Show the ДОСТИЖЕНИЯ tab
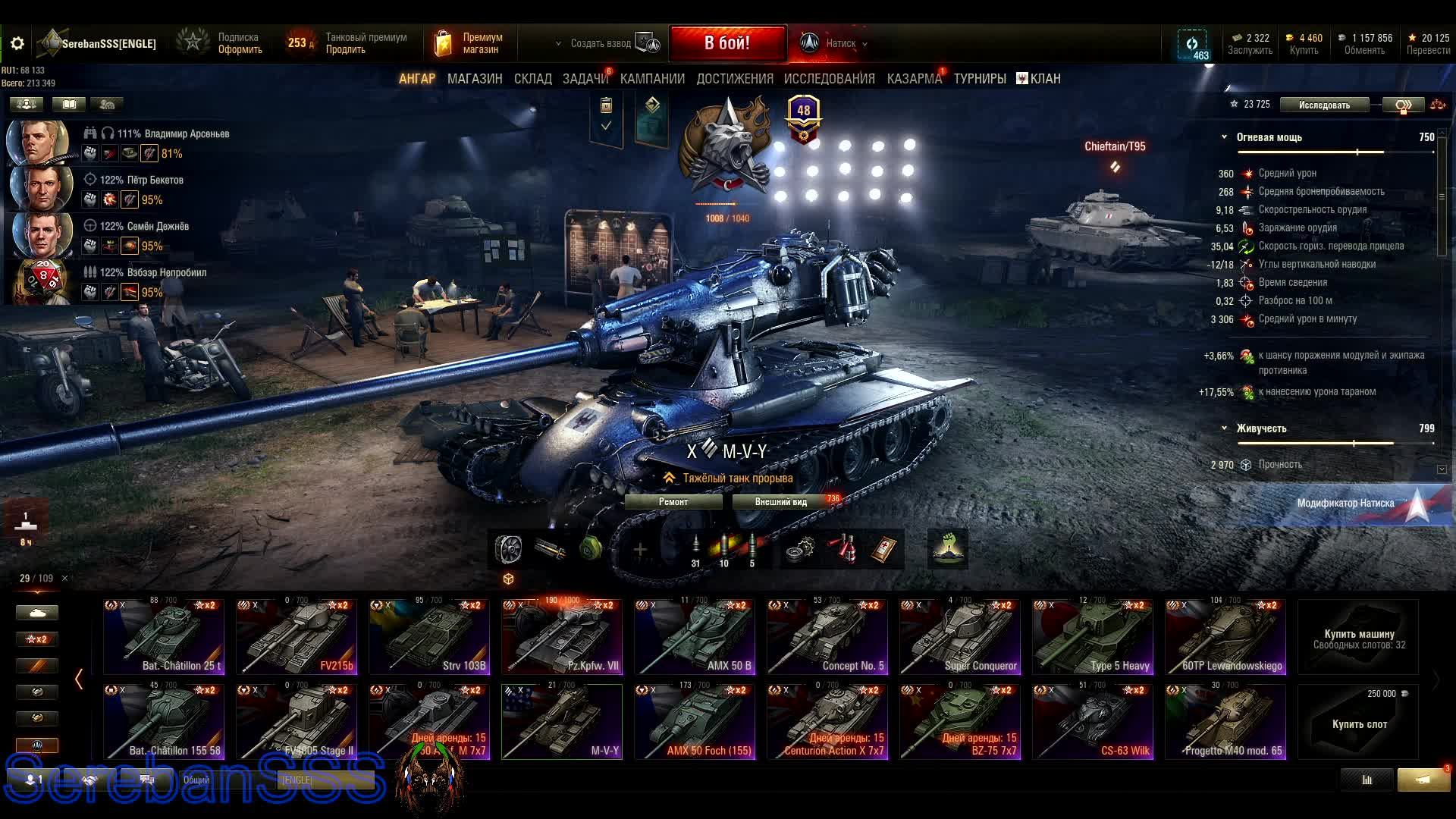Image resolution: width=1456 pixels, height=819 pixels. 734,79
